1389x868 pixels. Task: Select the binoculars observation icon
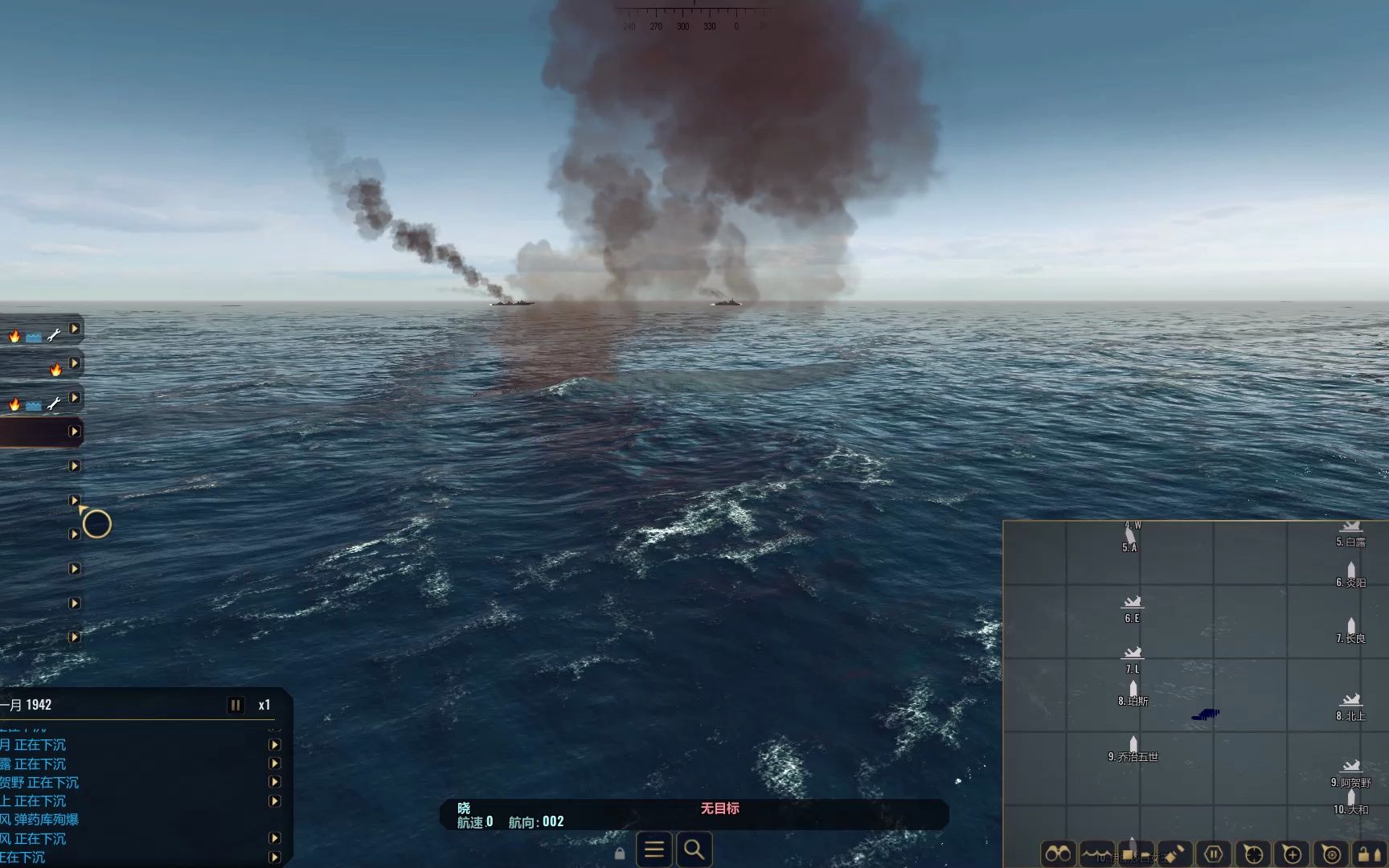tap(1058, 854)
